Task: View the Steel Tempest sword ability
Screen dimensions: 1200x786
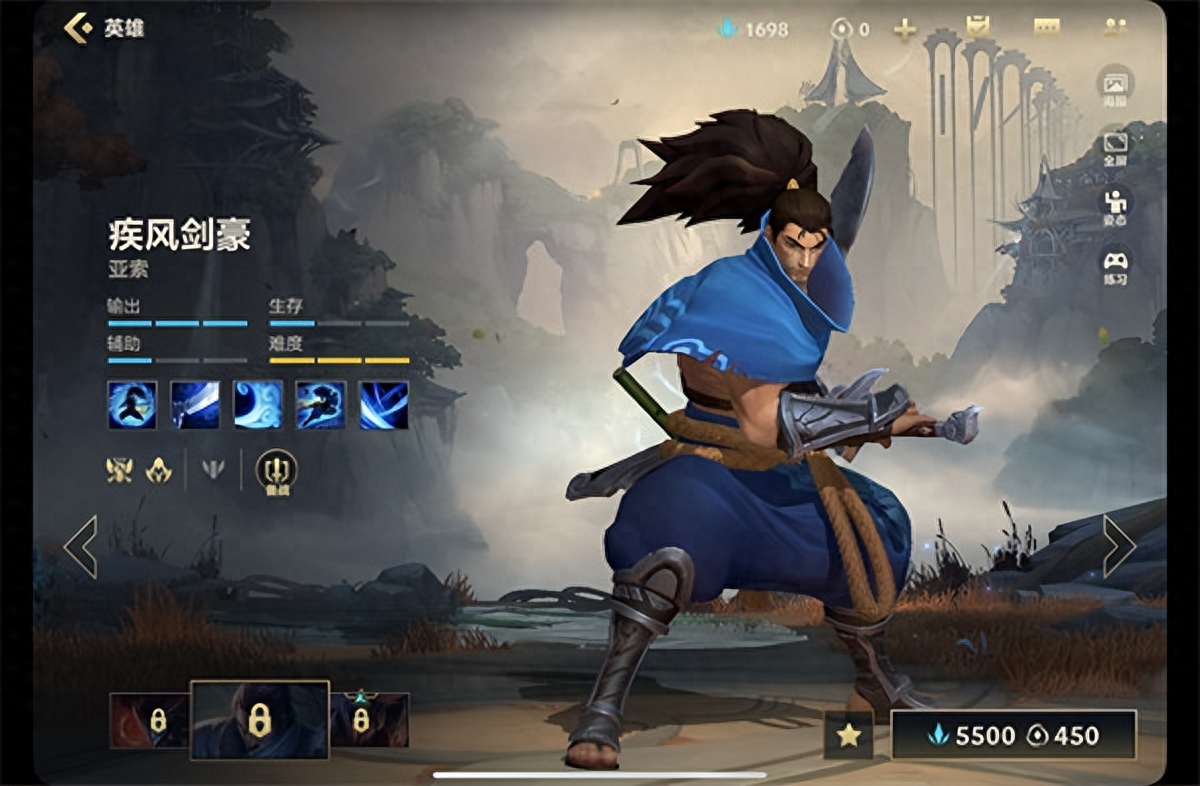Action: pyautogui.click(x=195, y=405)
